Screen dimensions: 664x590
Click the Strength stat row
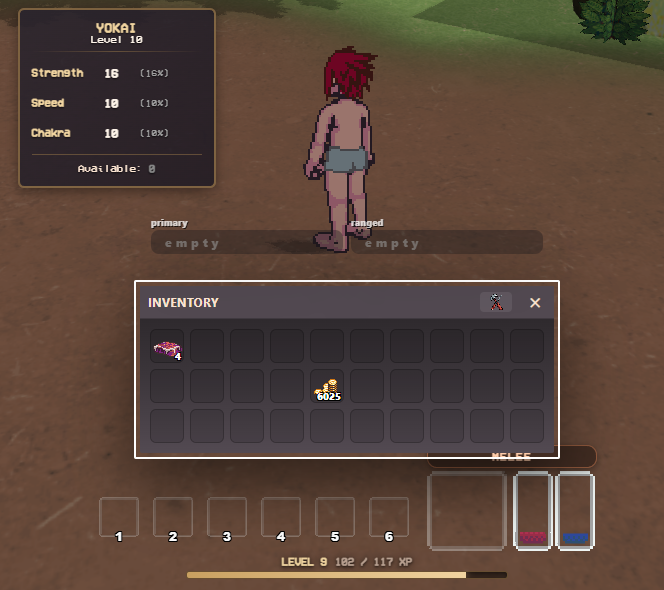(100, 74)
